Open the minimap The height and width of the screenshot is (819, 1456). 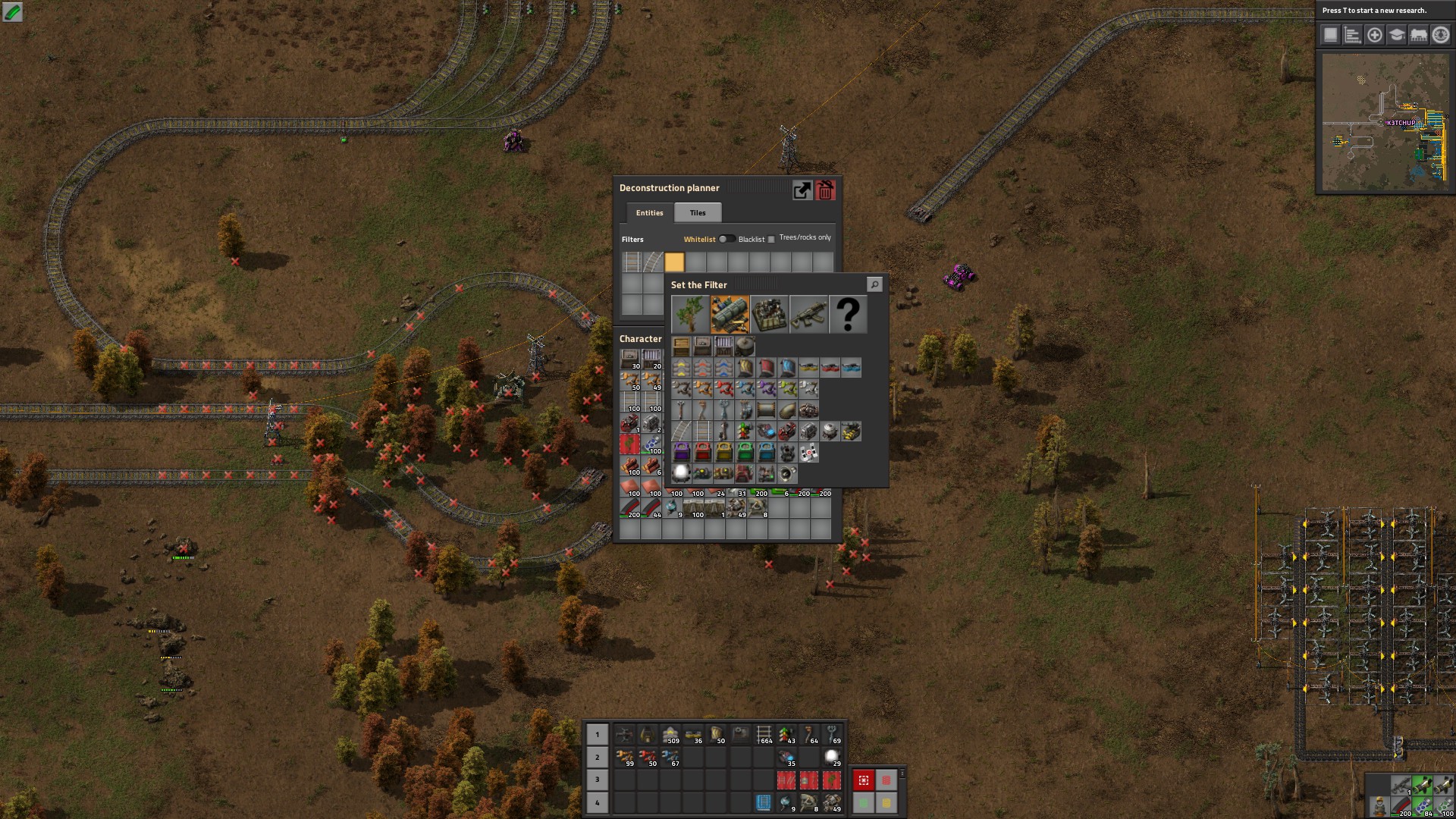tap(1385, 121)
